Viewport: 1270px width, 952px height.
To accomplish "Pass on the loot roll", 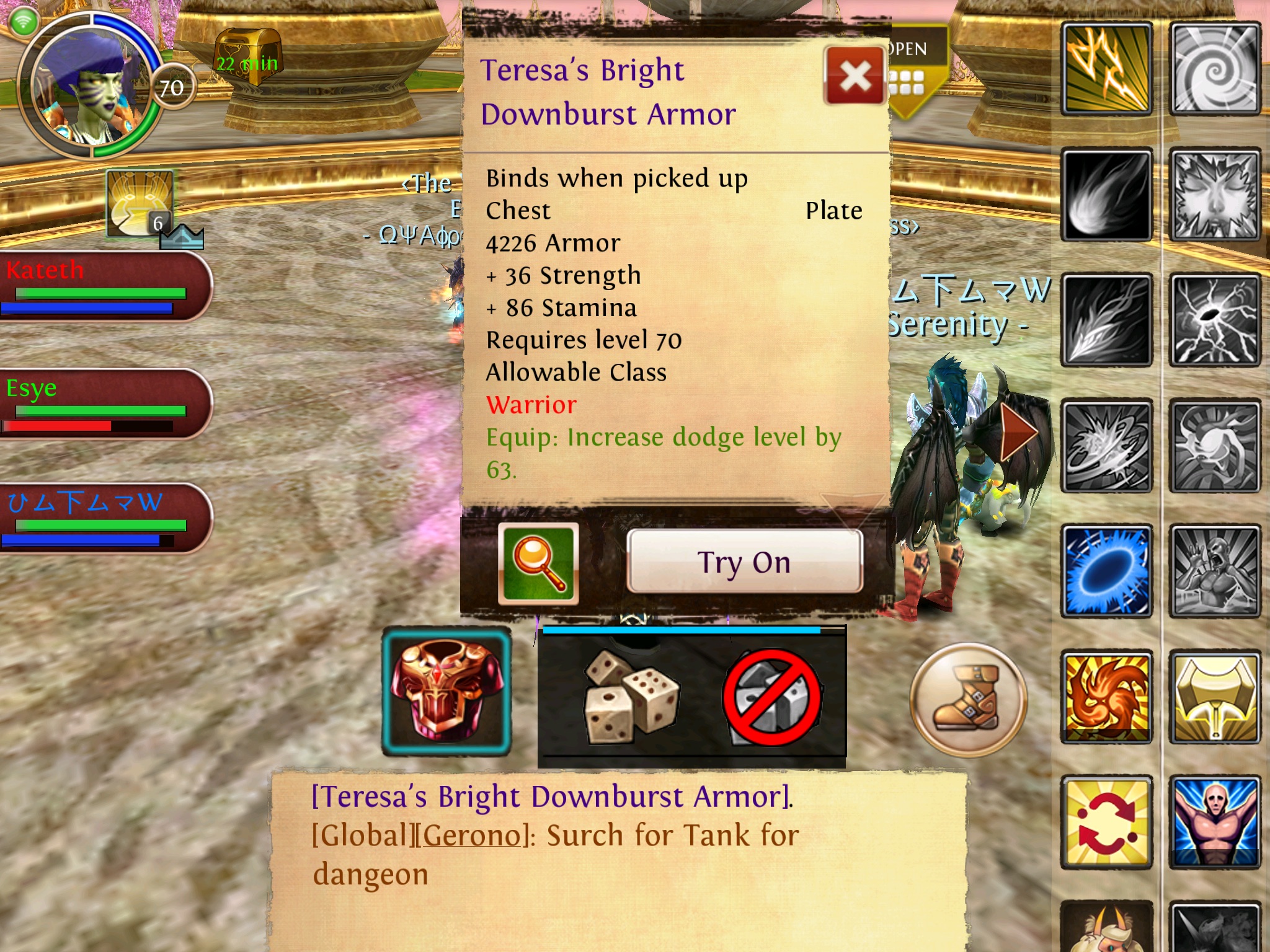I will [771, 698].
